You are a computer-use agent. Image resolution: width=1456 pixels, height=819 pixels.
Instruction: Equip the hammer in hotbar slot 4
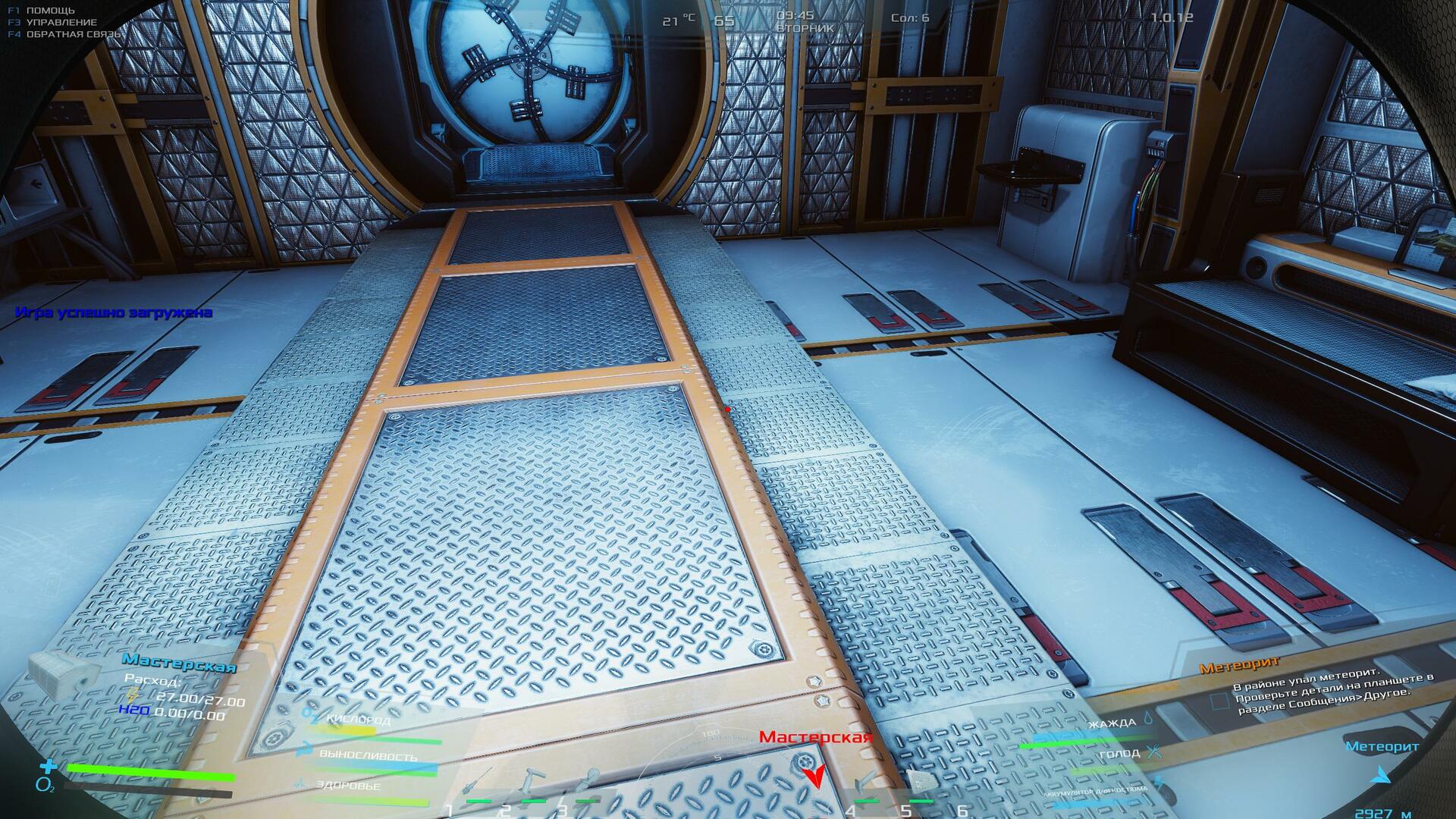tap(865, 783)
